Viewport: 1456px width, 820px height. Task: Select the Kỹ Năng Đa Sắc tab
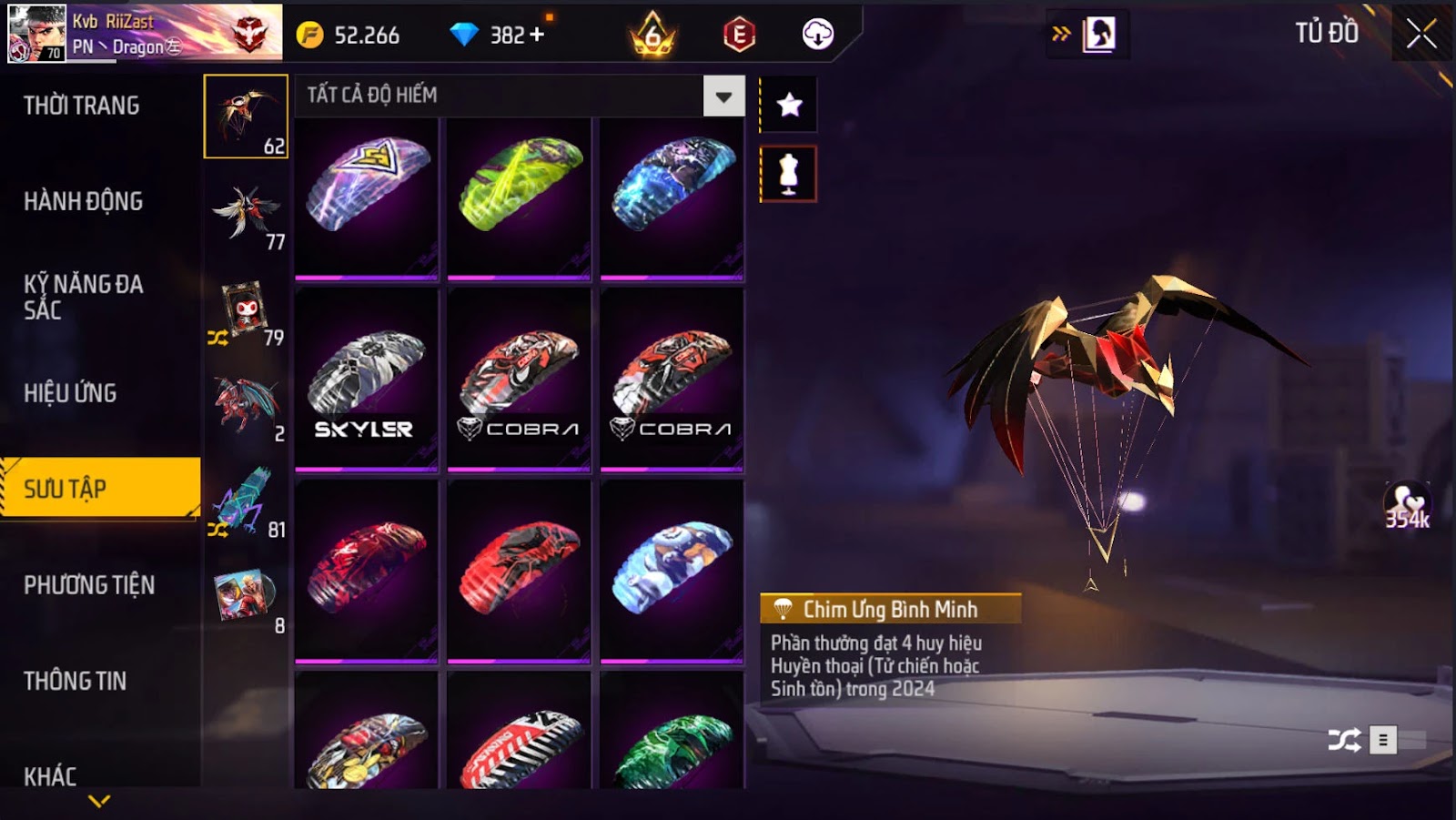pyautogui.click(x=84, y=297)
